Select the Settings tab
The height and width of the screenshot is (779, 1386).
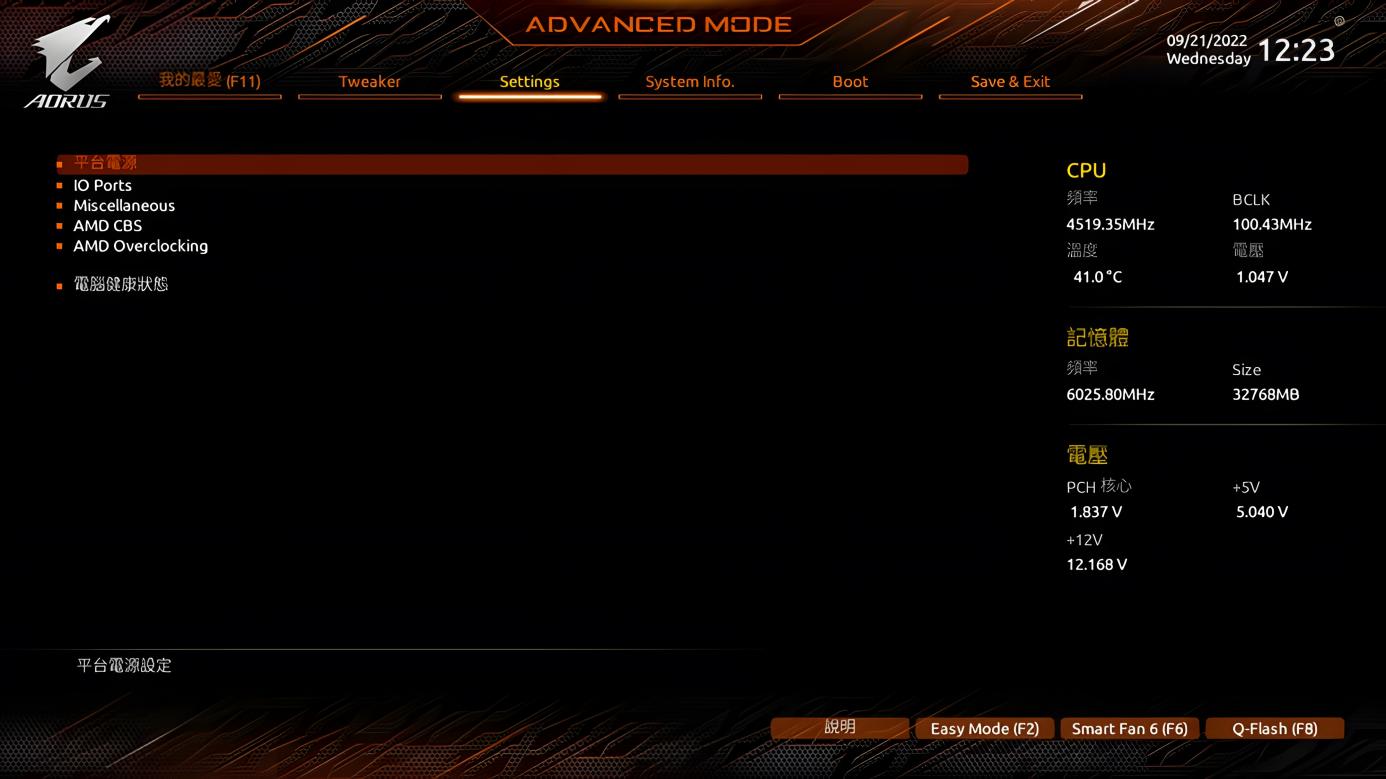[x=529, y=82]
